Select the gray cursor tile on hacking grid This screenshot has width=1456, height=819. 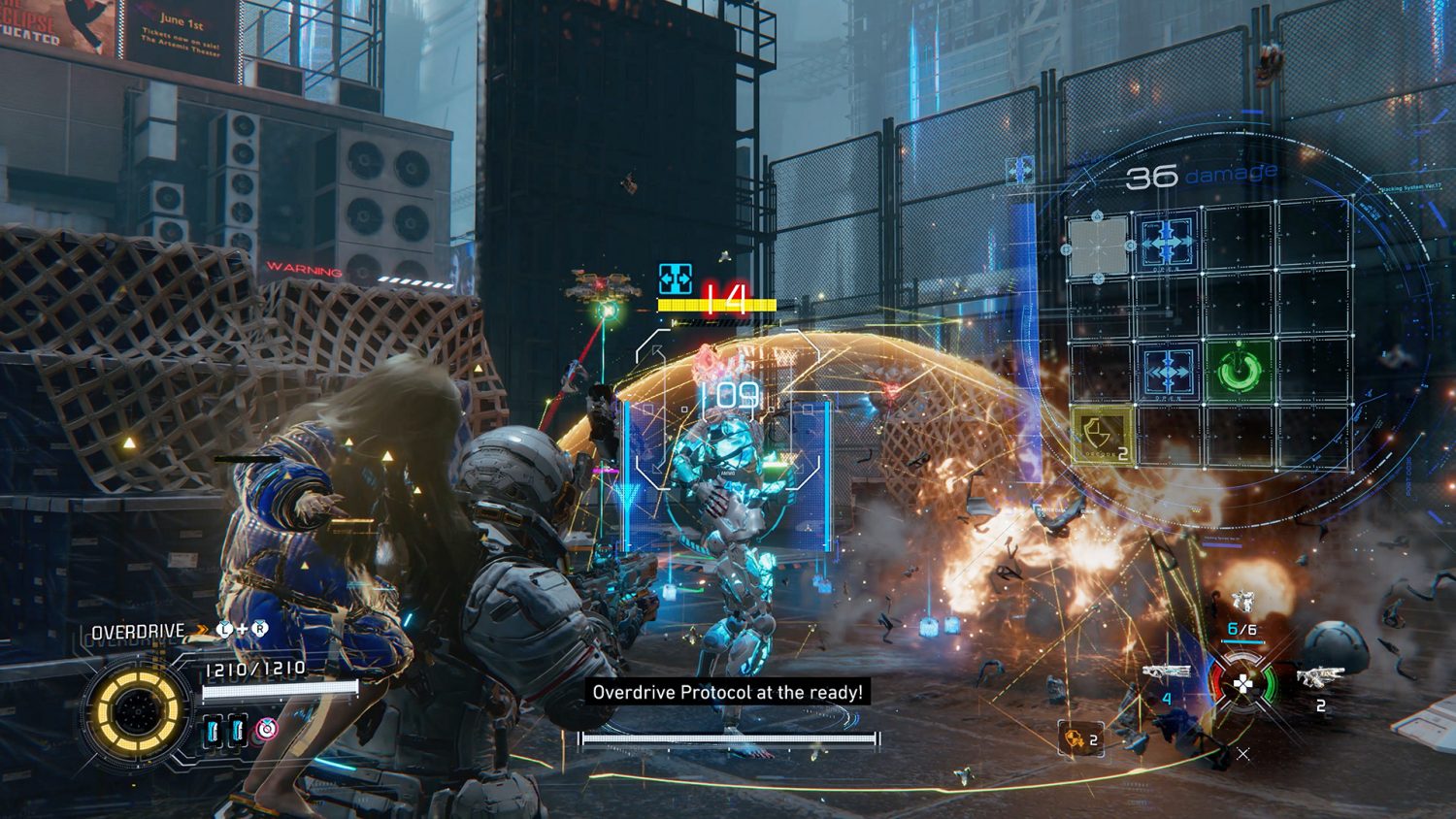pyautogui.click(x=1098, y=246)
